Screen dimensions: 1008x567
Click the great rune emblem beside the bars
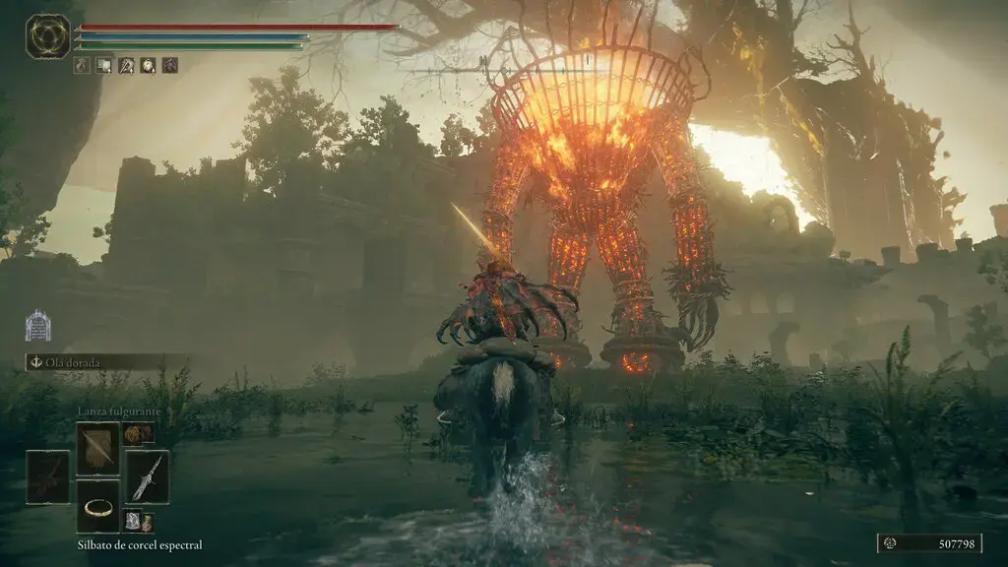coord(48,36)
